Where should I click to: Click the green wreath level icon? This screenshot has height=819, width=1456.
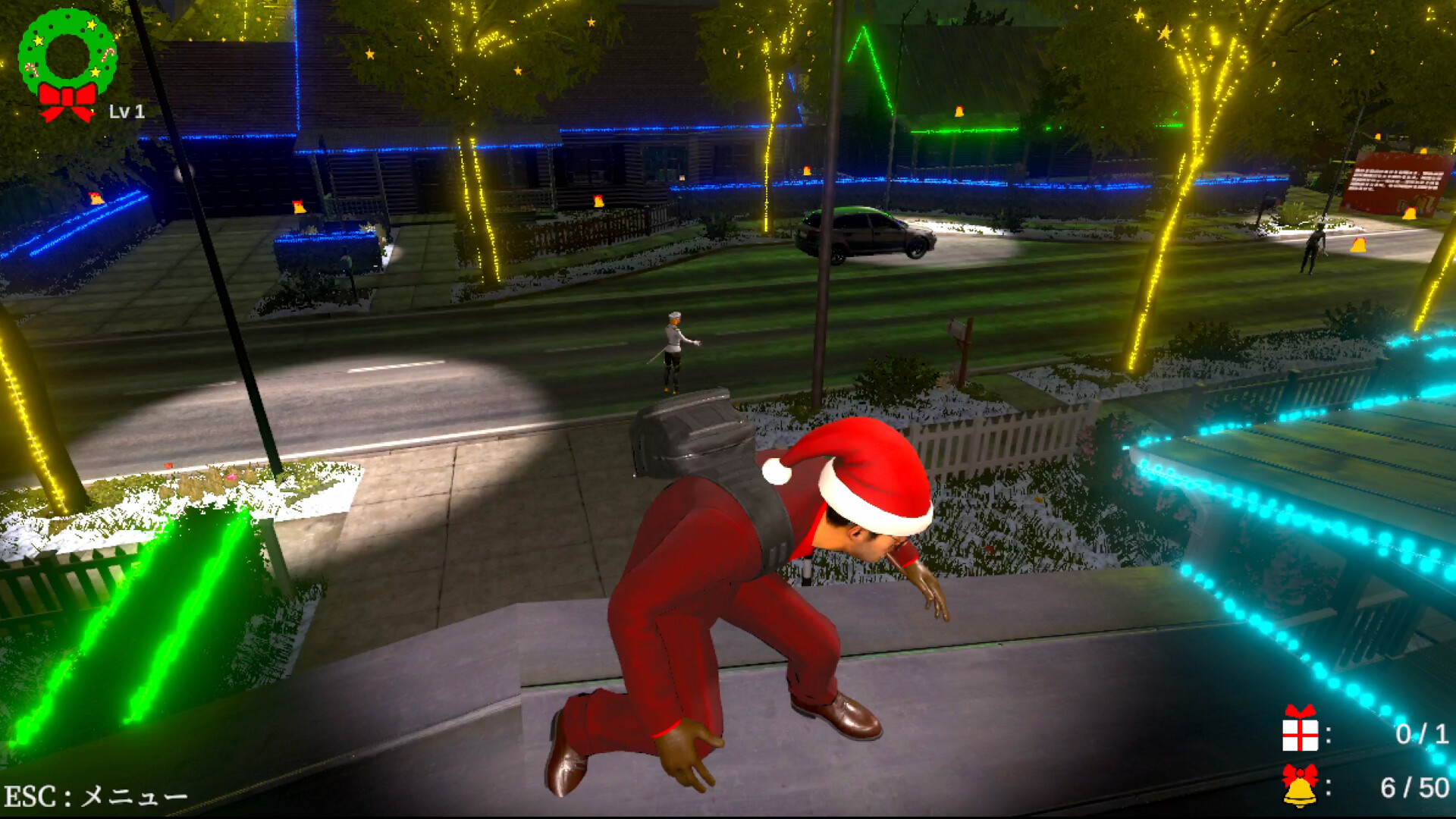(68, 53)
